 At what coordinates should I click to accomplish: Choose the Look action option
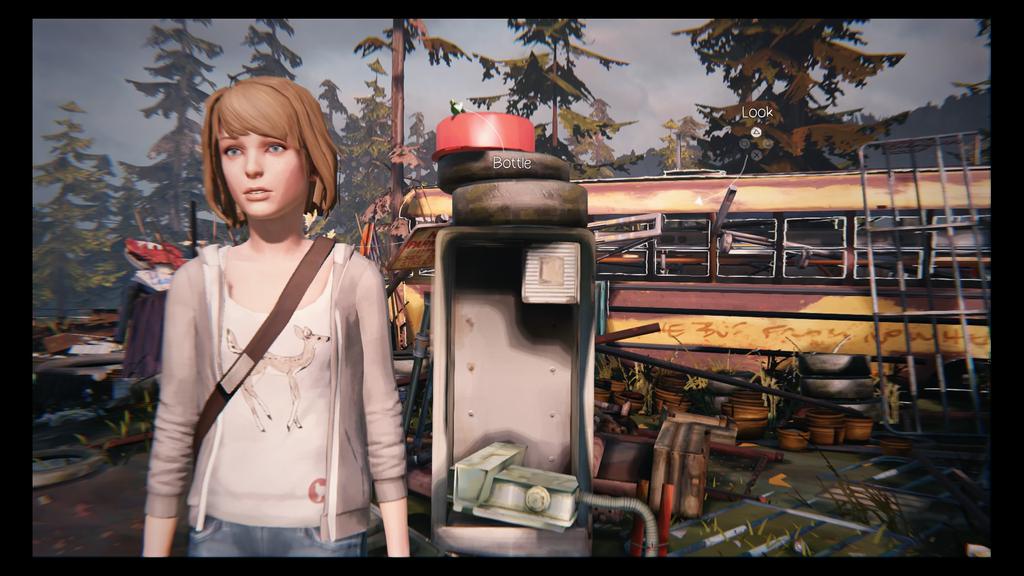click(x=757, y=113)
